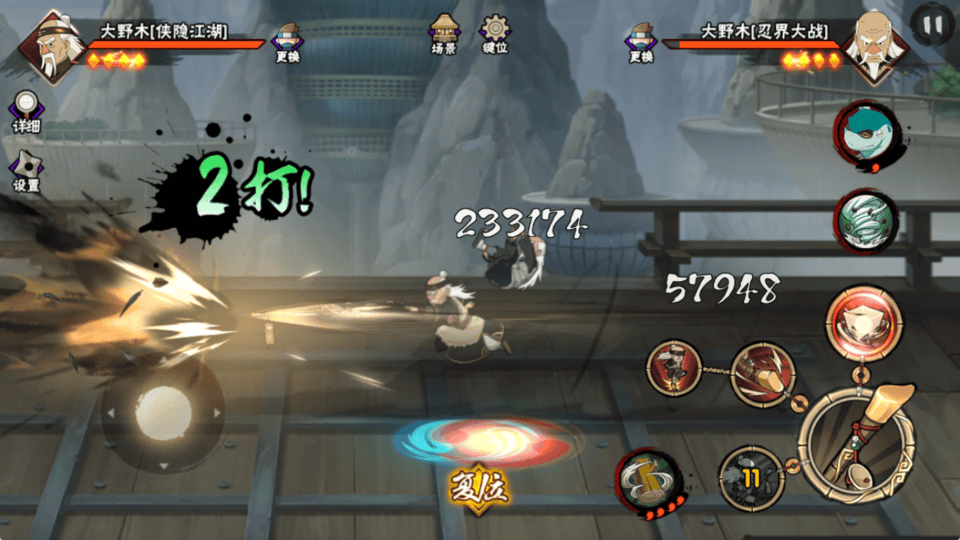Activate the red fist strike skill
Screen dimensions: 960x540
765,376
